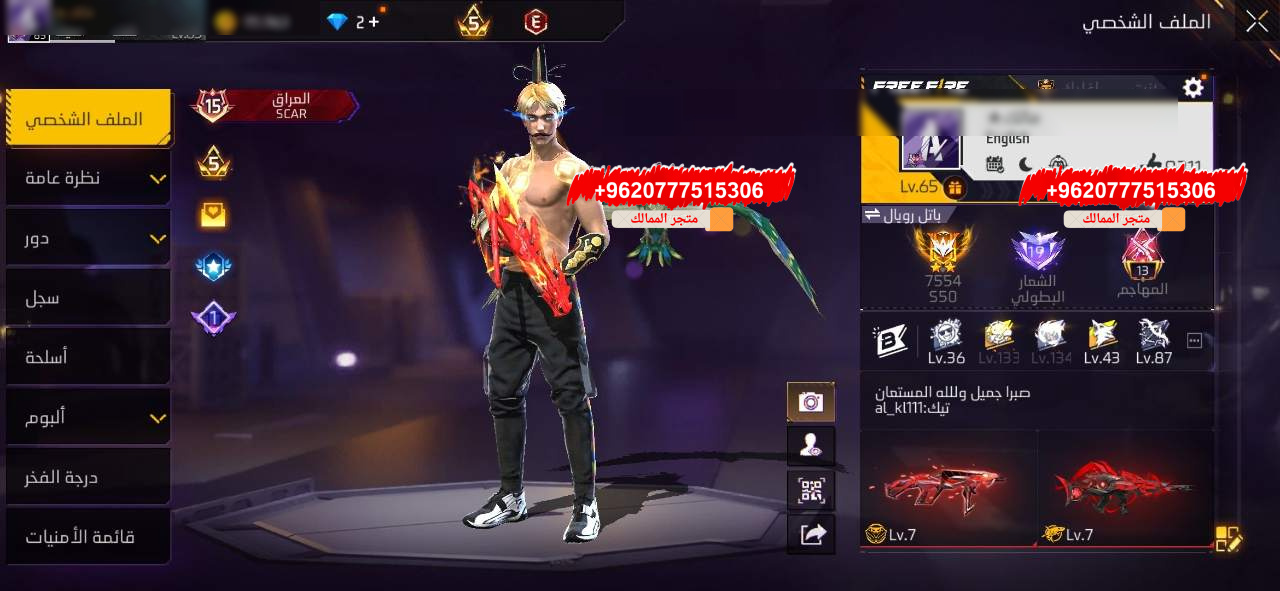Expand the نظرة عامة overview section
The image size is (1280, 591).
pos(88,178)
